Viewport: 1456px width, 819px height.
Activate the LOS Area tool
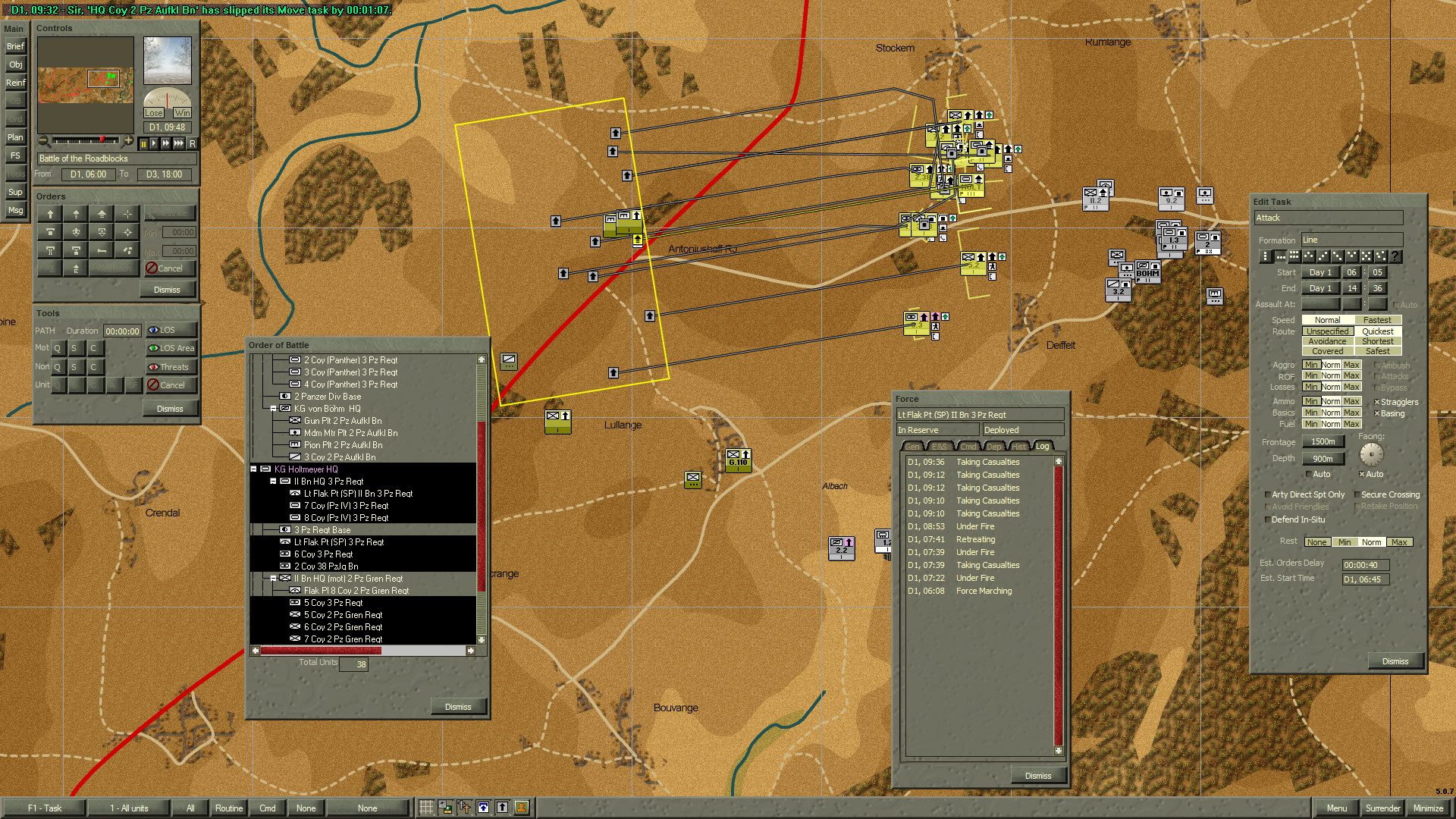pos(171,349)
